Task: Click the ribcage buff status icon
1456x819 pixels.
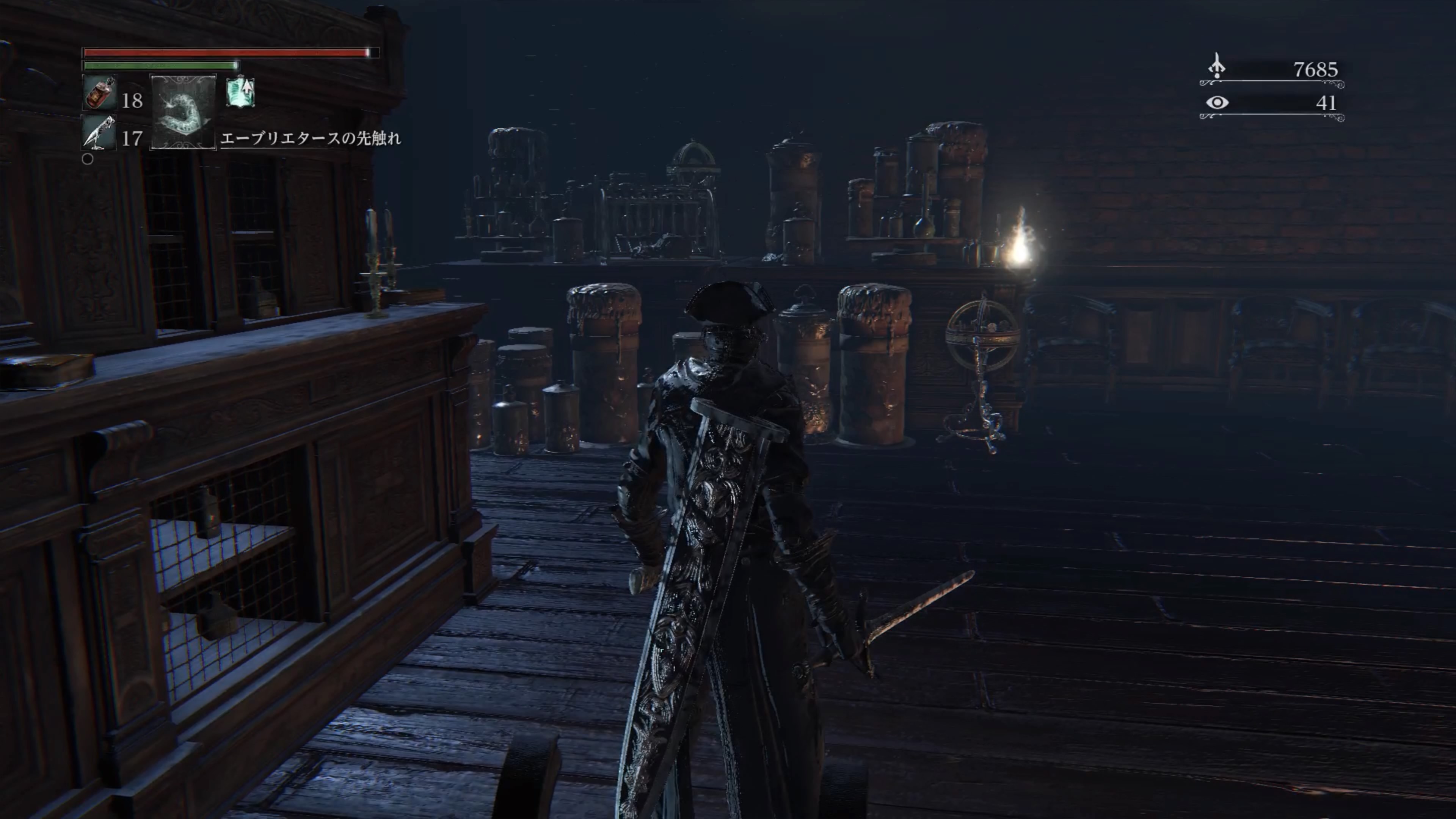Action: pyautogui.click(x=241, y=92)
